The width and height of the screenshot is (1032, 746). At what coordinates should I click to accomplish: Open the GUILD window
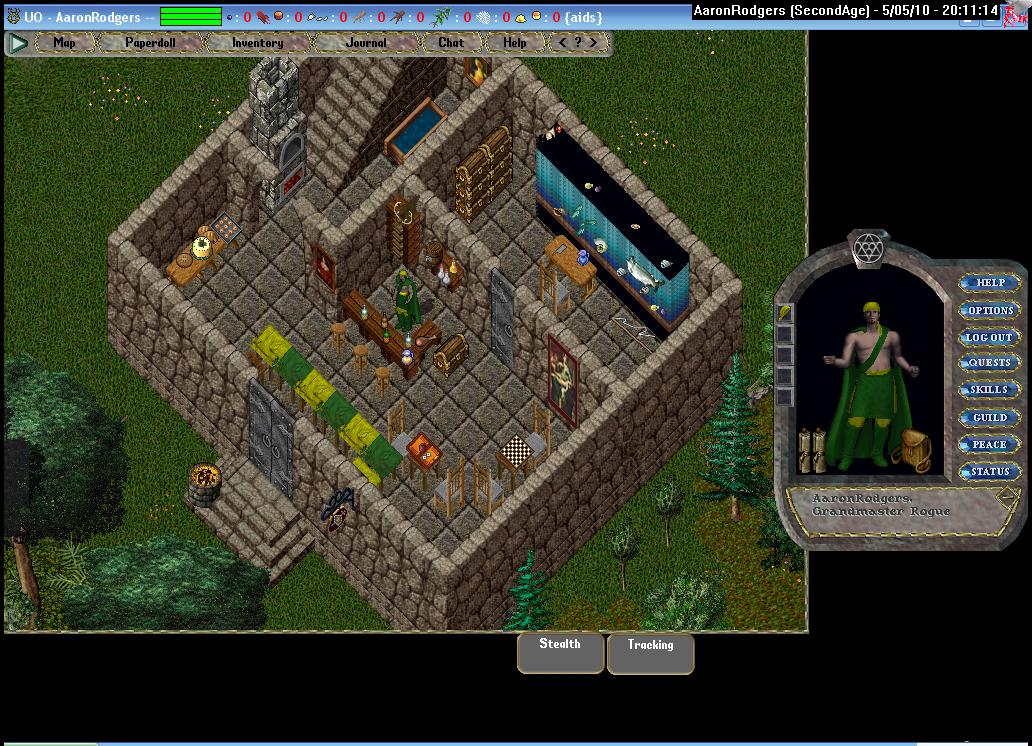coord(990,417)
